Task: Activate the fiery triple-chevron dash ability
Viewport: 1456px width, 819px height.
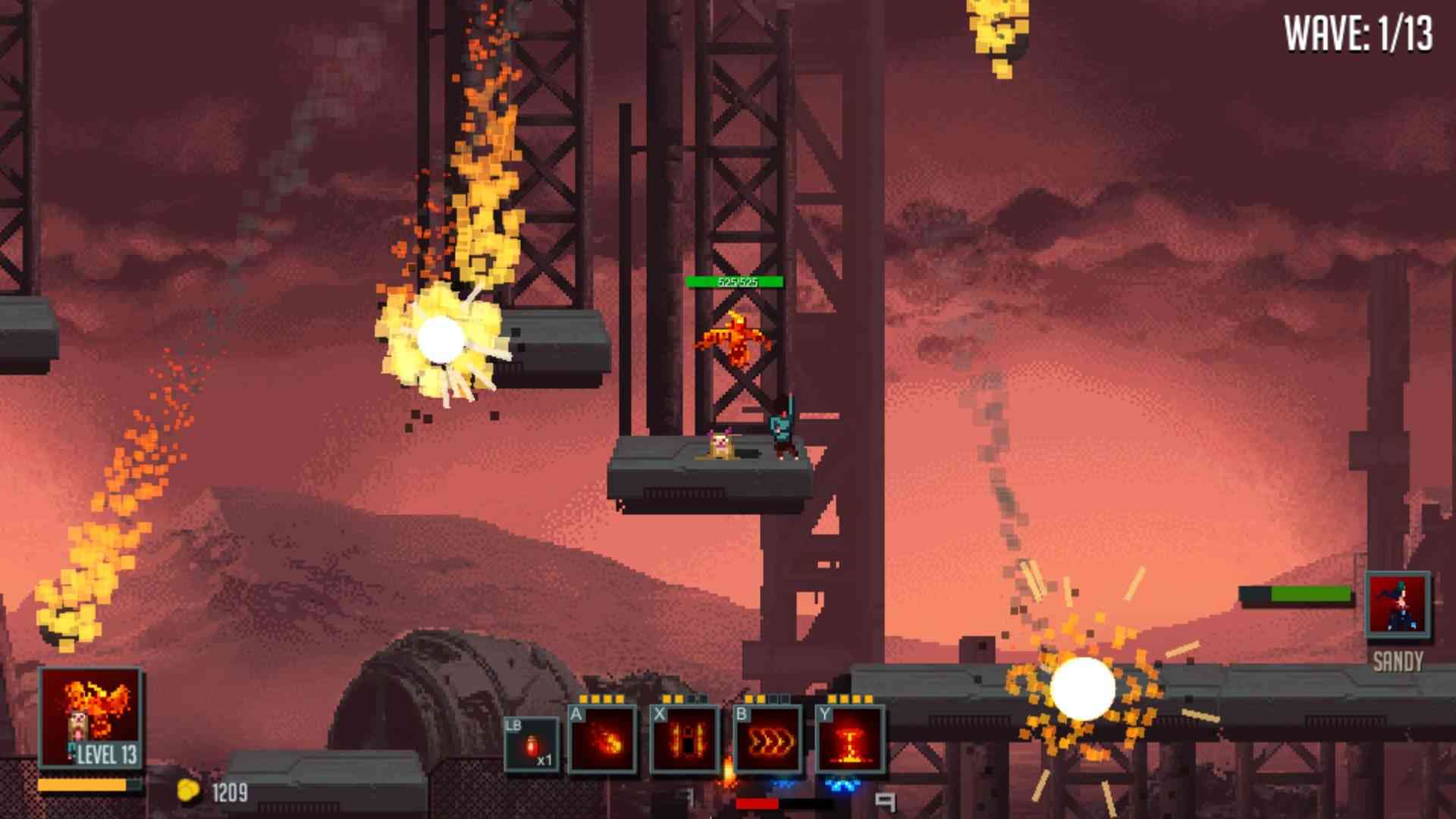Action: coord(767,740)
